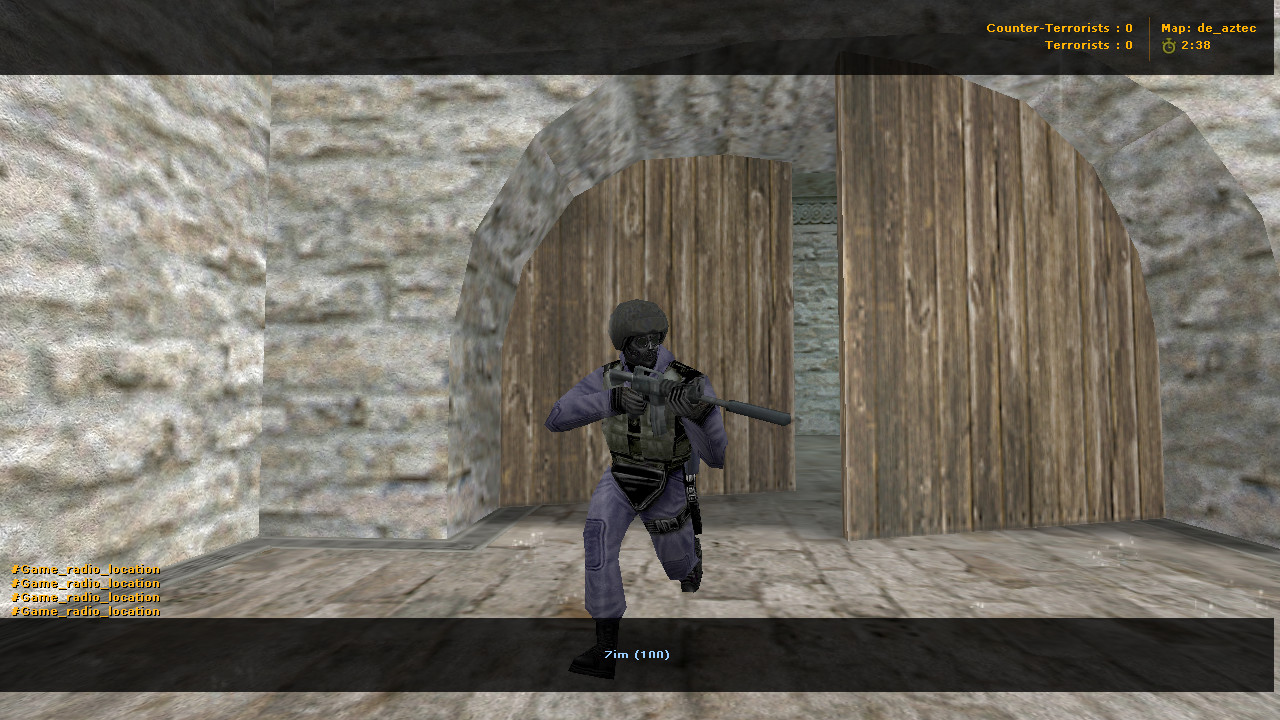This screenshot has height=720, width=1280.
Task: Click the third #Game_radio_location message
Action: point(84,596)
